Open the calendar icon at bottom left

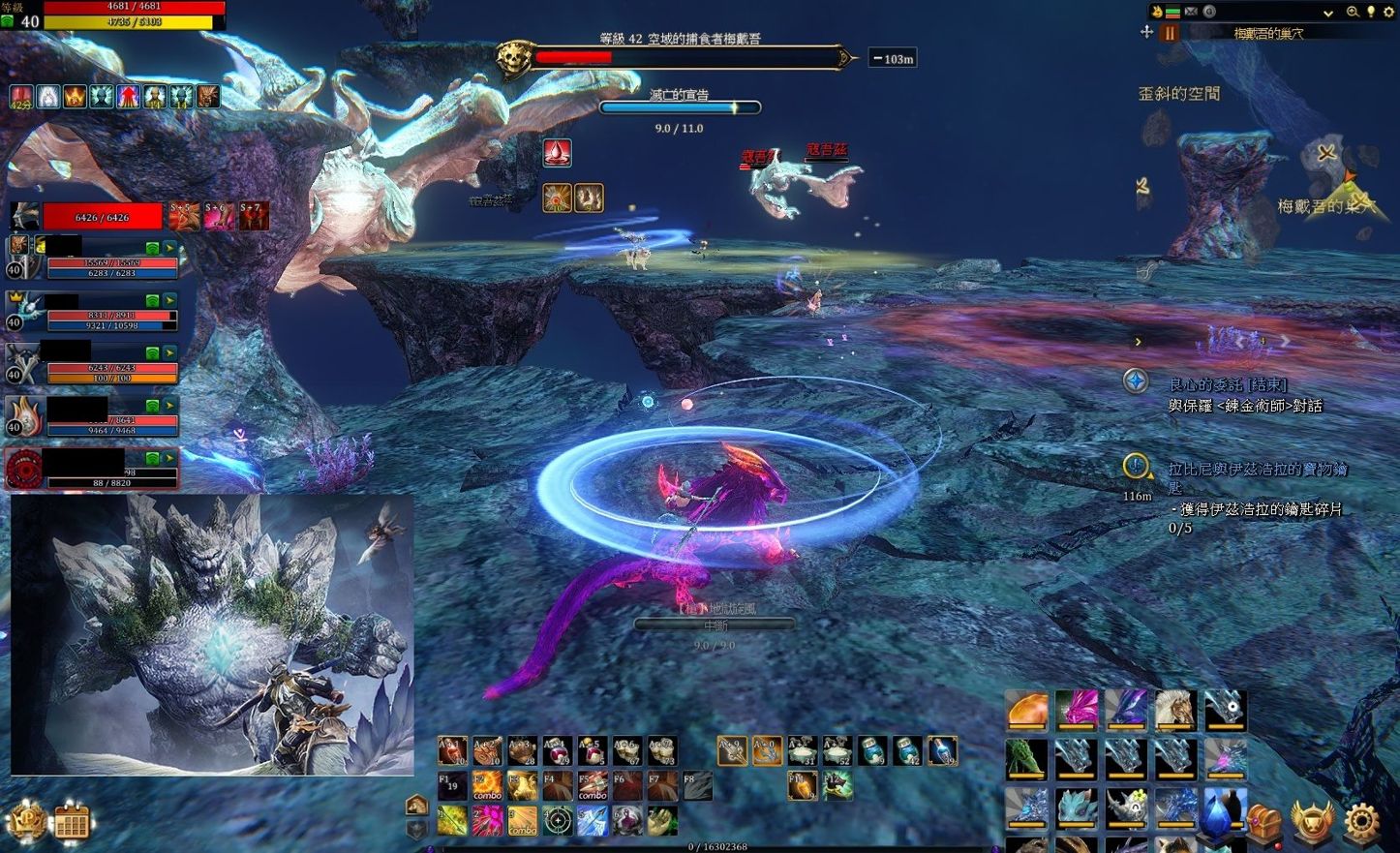72,824
